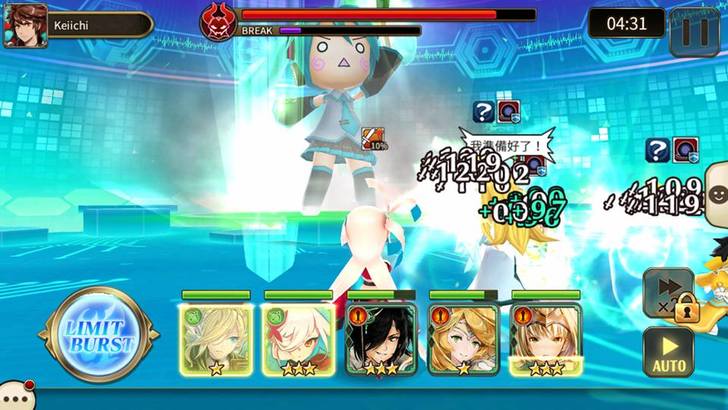Activate the Limit Burst

tap(98, 335)
